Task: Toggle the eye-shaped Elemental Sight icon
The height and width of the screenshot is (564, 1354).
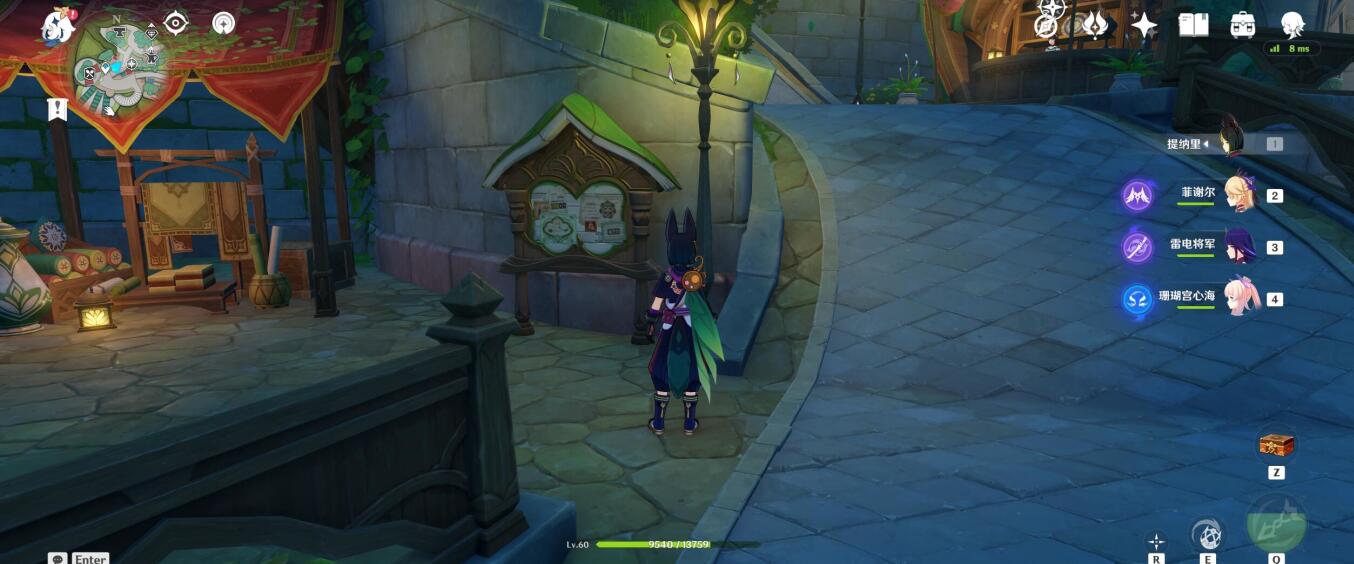Action: coord(176,23)
